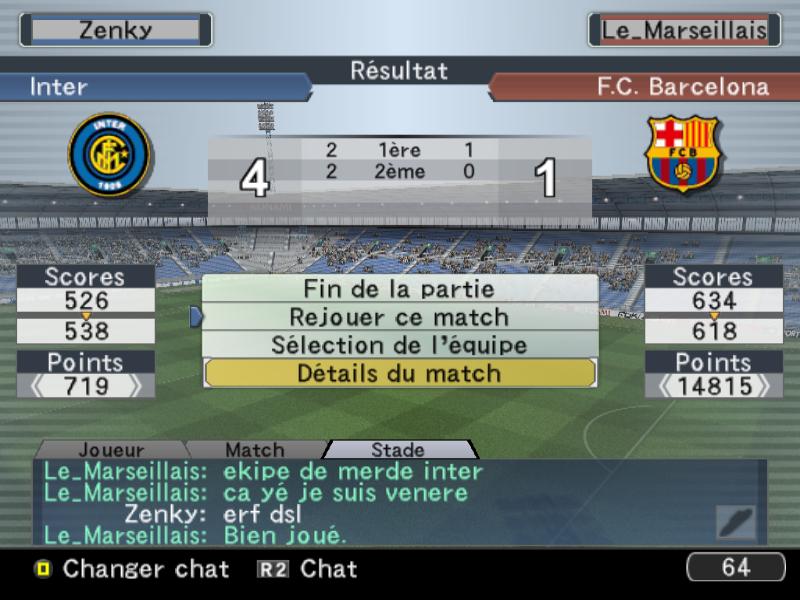Open 'Sélection de l'équipe' menu entry
800x600 pixels.
[x=399, y=345]
